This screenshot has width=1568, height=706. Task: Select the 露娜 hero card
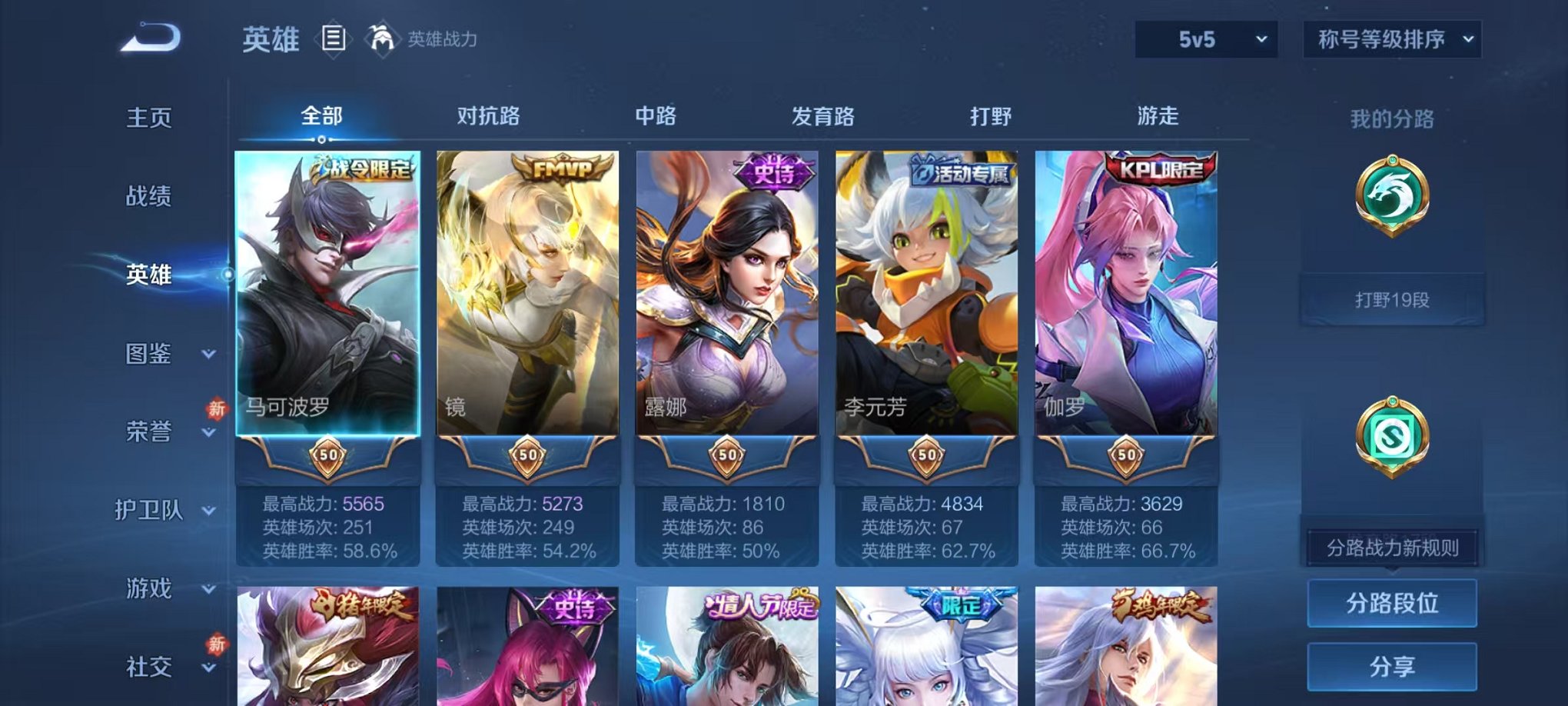(x=726, y=308)
